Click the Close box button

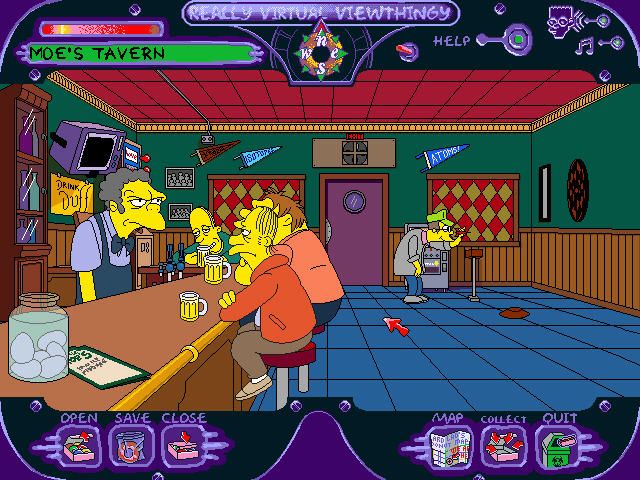click(x=182, y=443)
